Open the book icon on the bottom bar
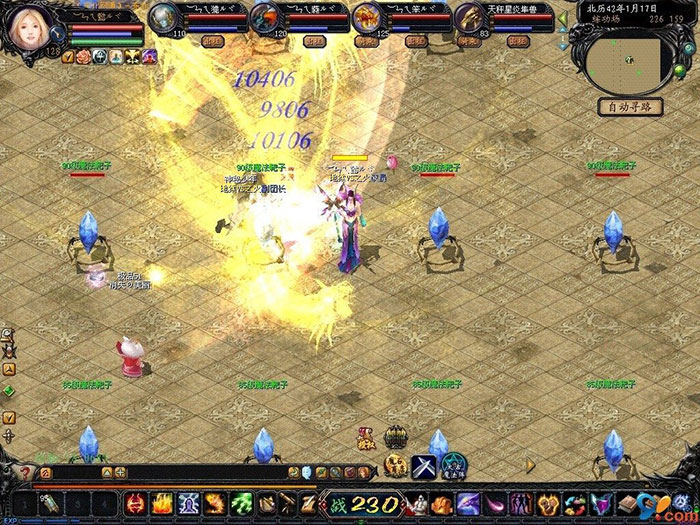700x525 pixels. click(x=626, y=503)
